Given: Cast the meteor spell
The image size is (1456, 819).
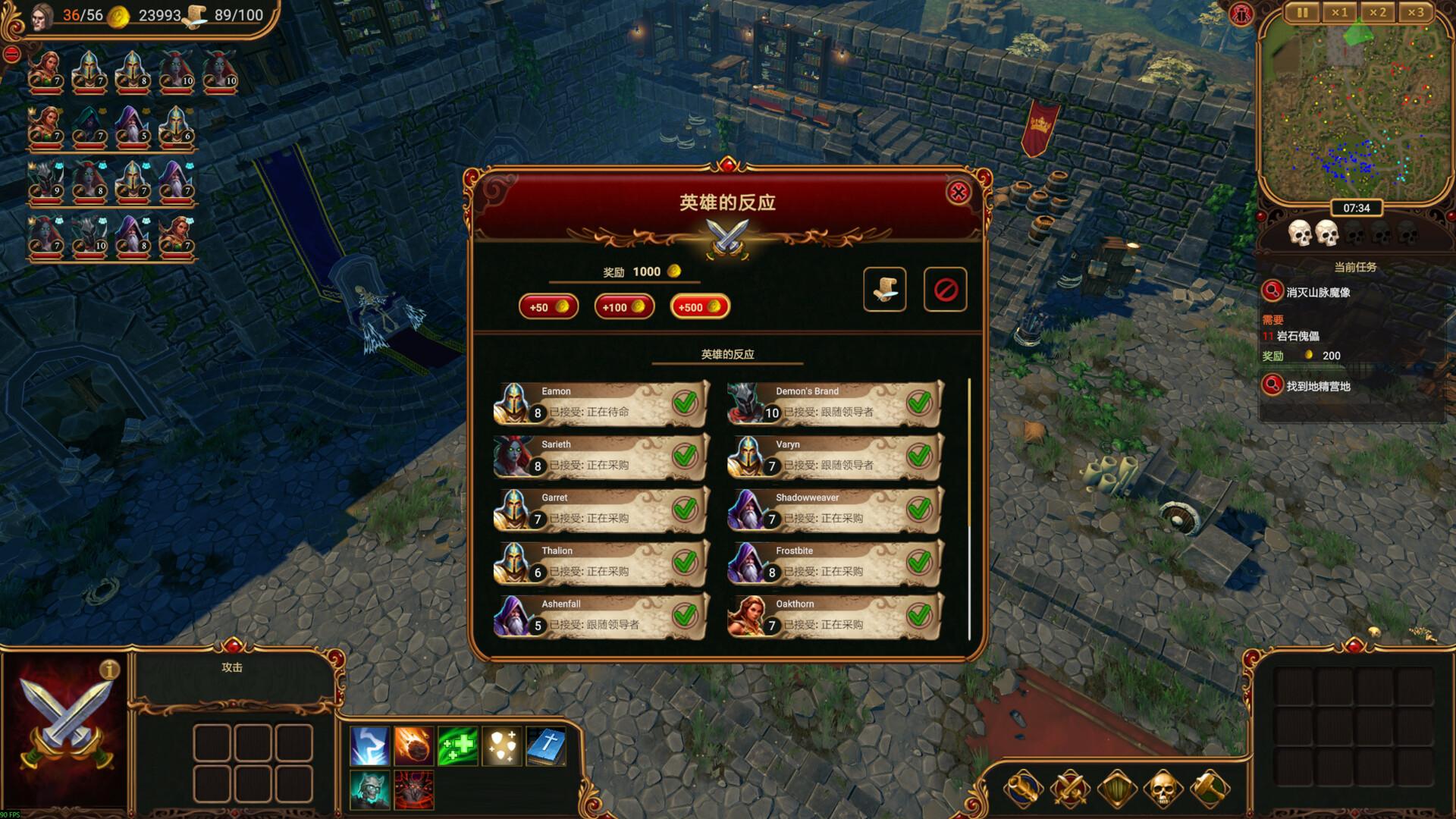Looking at the screenshot, I should (413, 745).
